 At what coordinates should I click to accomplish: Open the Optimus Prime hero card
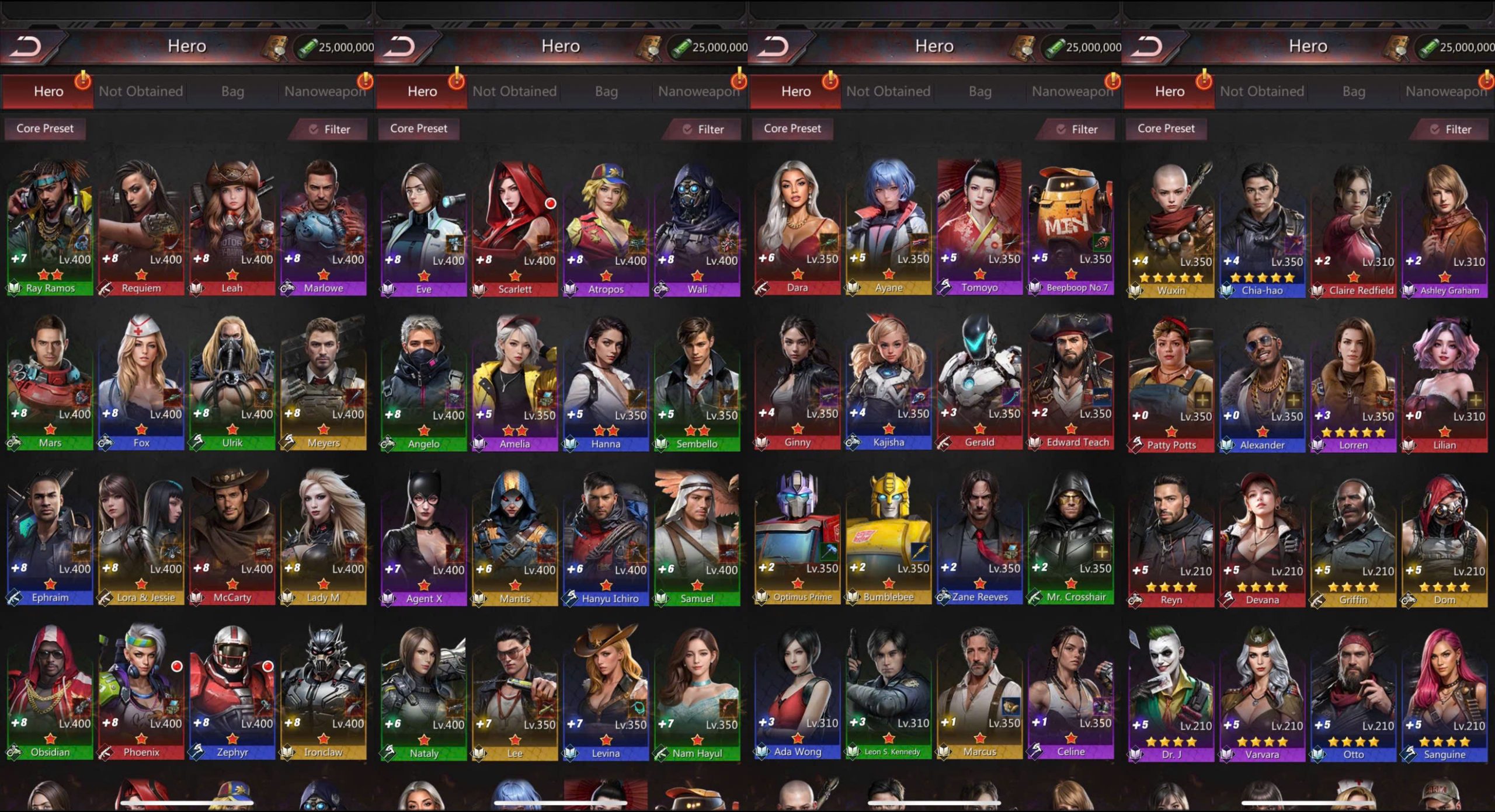click(797, 537)
